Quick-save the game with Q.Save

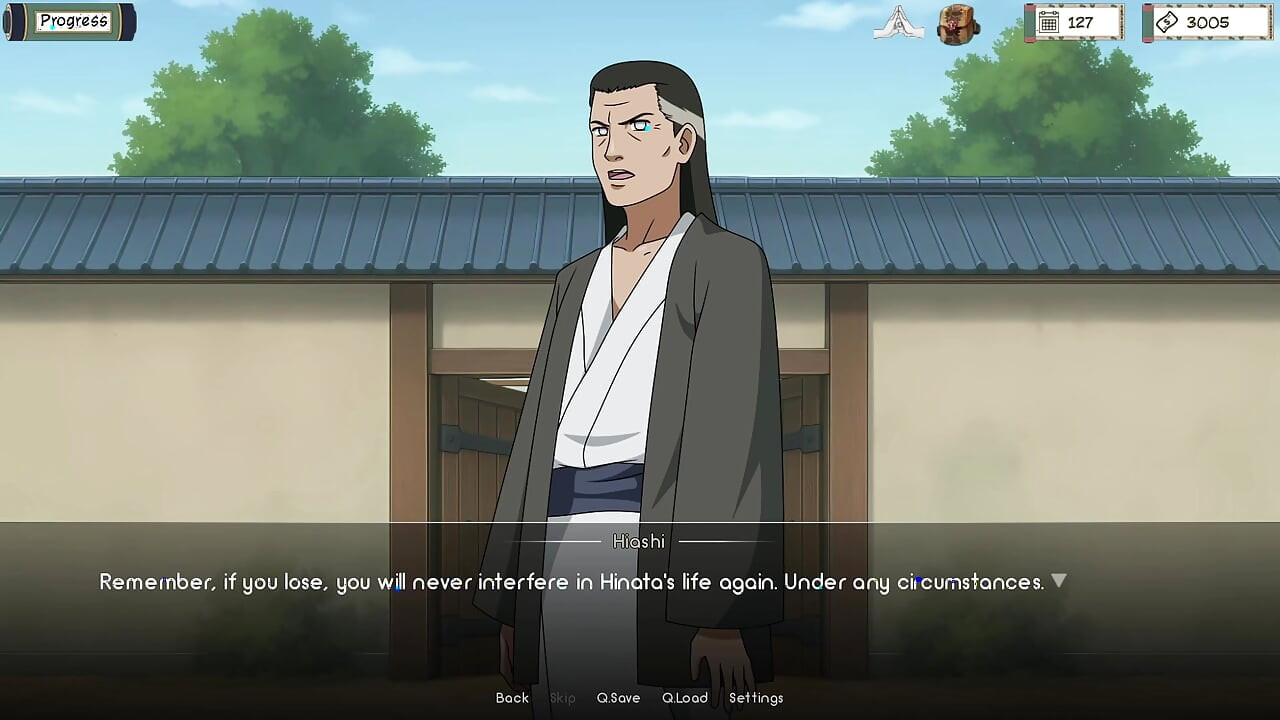[619, 698]
